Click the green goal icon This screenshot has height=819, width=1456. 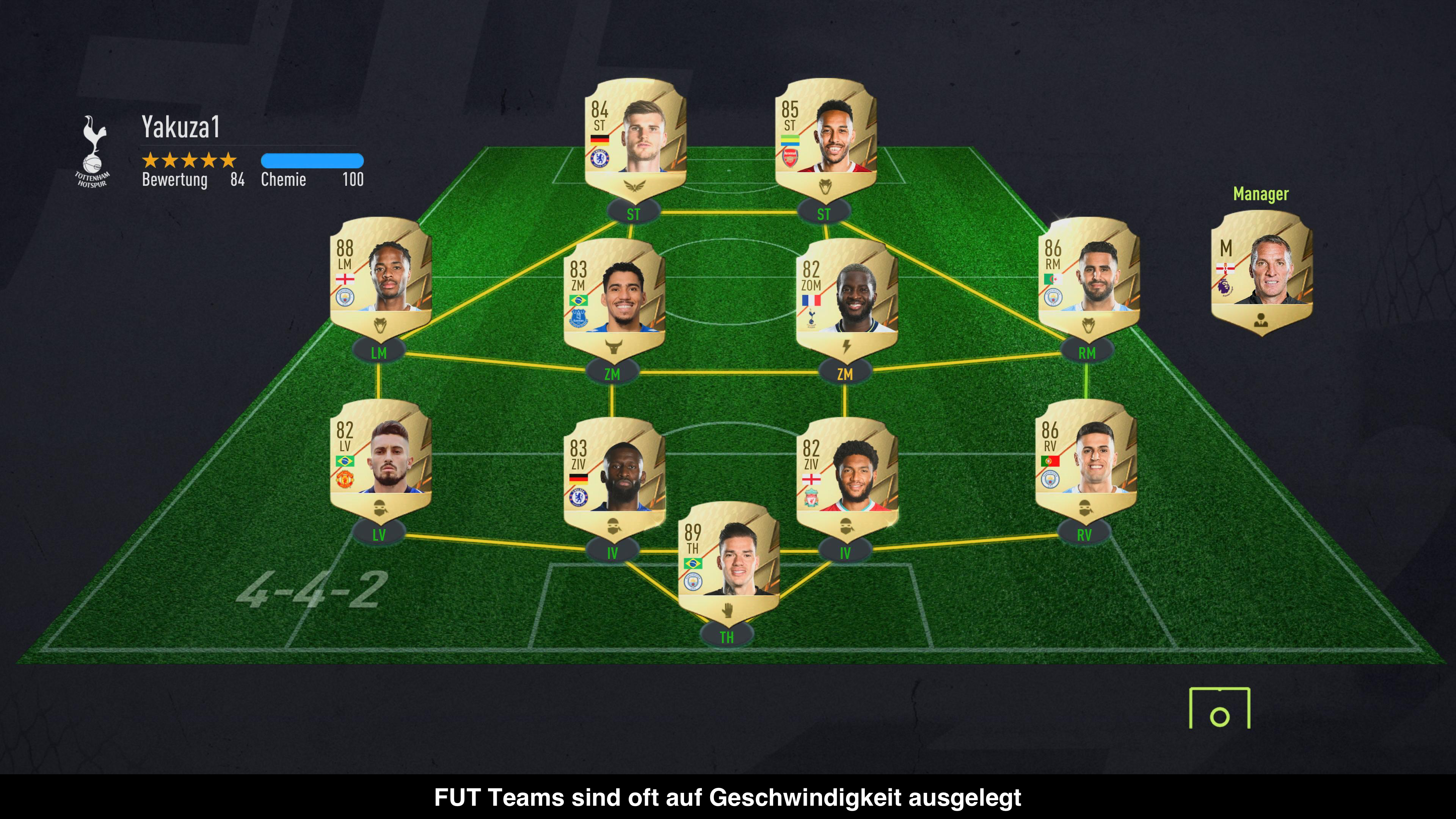[x=1219, y=708]
